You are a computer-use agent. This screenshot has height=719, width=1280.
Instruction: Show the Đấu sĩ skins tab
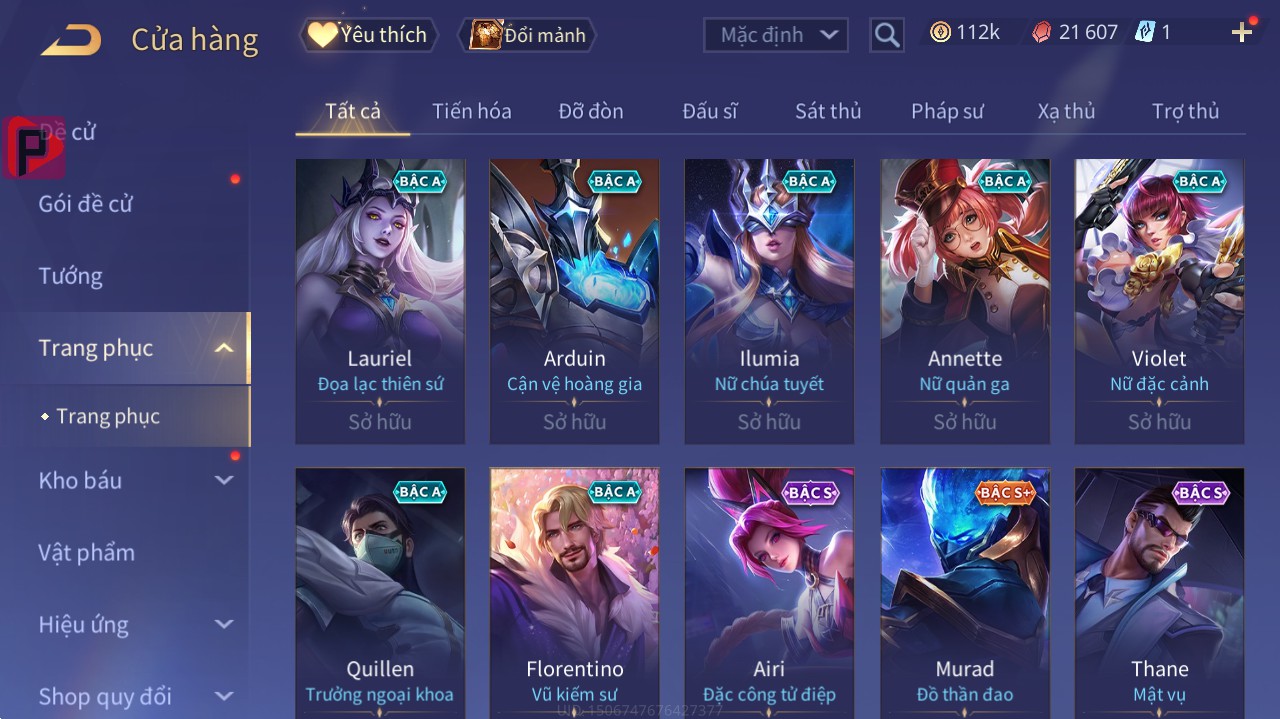[x=709, y=111]
